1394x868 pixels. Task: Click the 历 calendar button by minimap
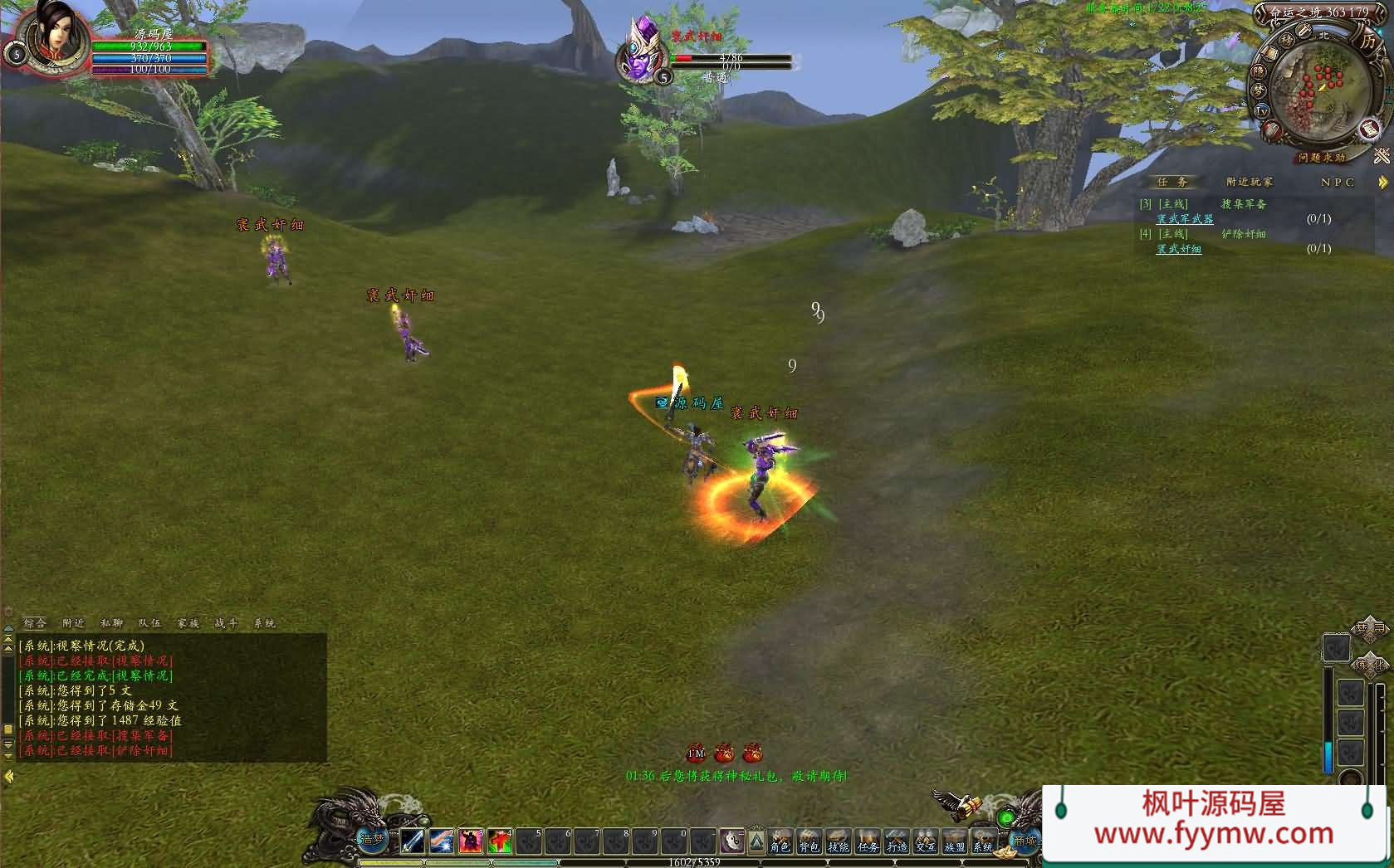pyautogui.click(x=1367, y=41)
